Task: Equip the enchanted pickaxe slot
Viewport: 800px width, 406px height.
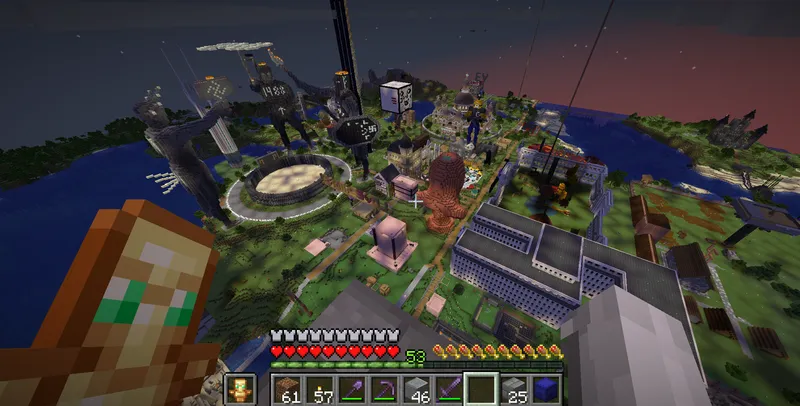Action: click(x=385, y=389)
